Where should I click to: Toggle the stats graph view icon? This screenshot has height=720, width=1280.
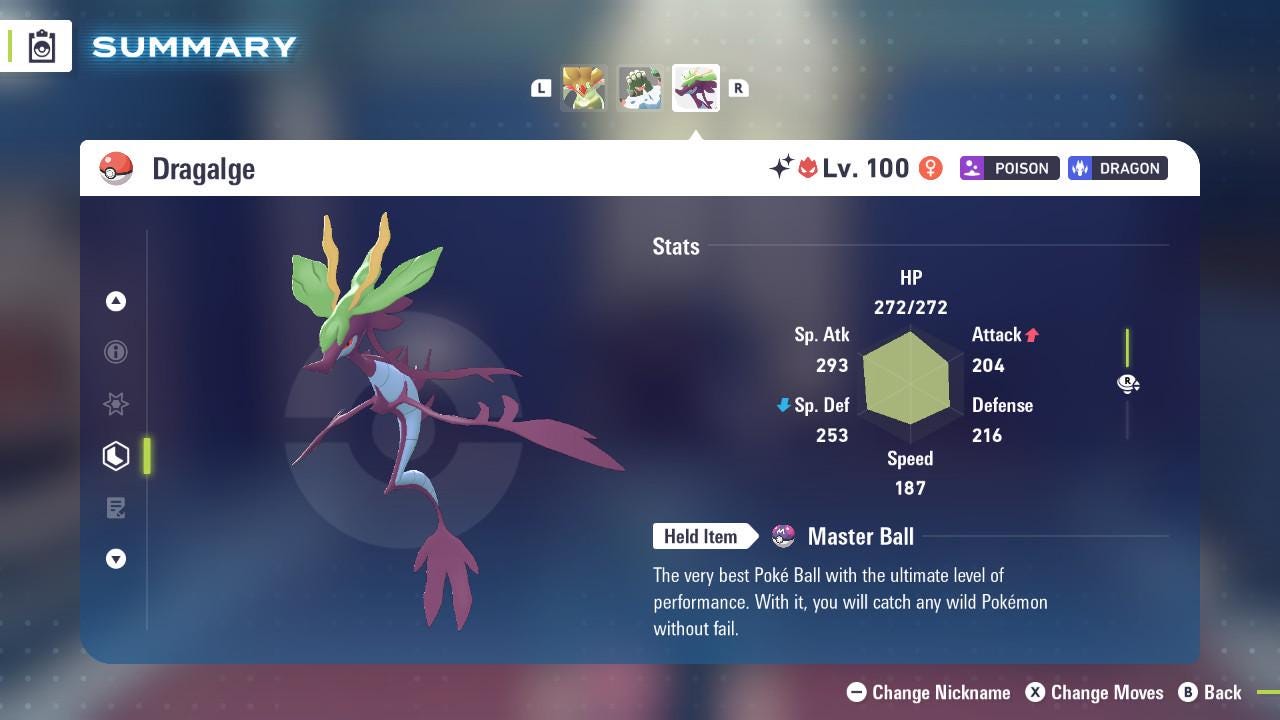(x=1128, y=383)
